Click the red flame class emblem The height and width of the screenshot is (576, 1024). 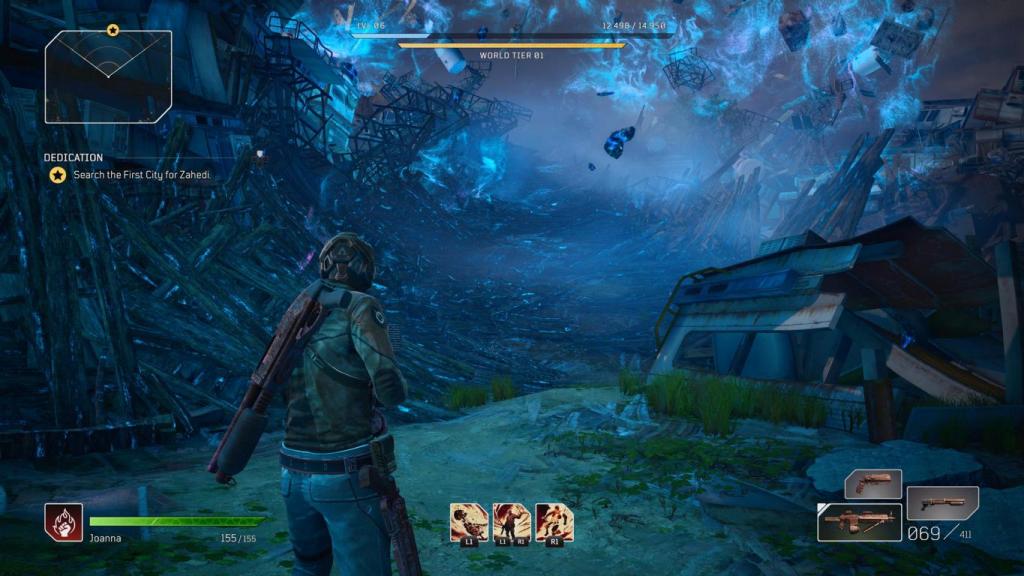63,522
